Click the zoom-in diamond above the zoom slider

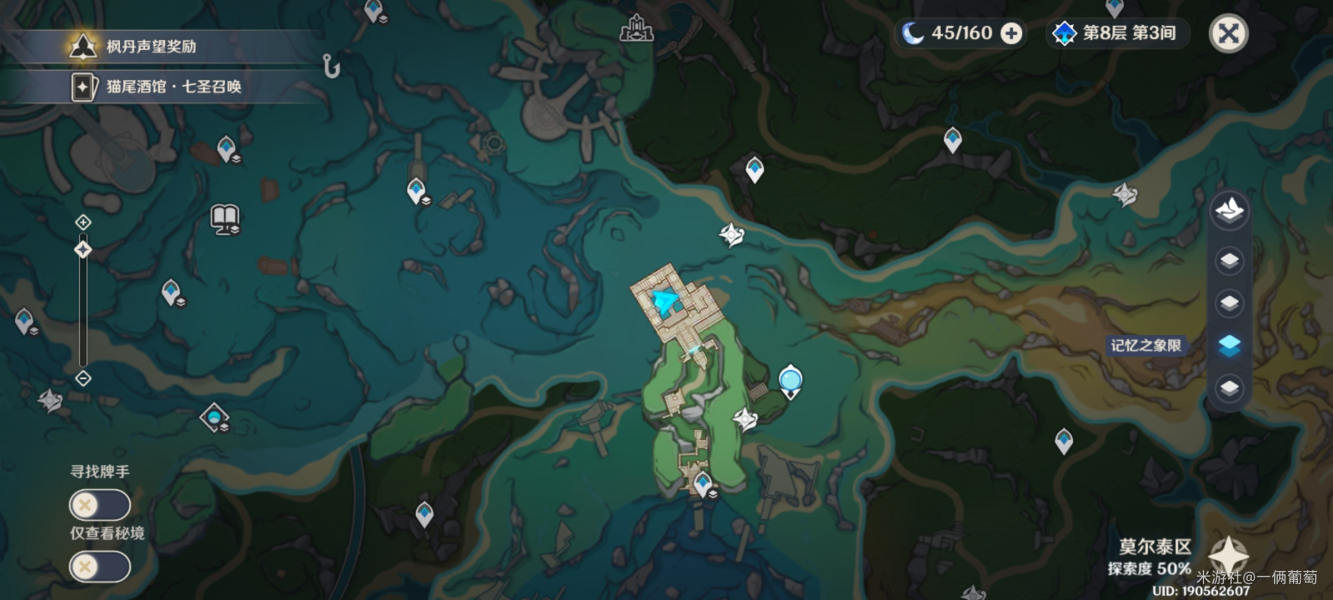coord(83,222)
